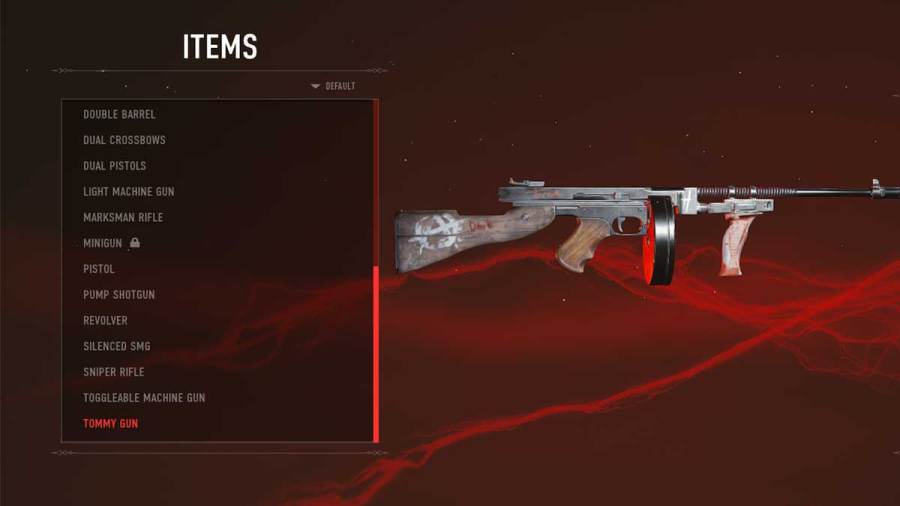The width and height of the screenshot is (900, 506).
Task: Select Toggleable Machine Gun
Action: pyautogui.click(x=144, y=398)
